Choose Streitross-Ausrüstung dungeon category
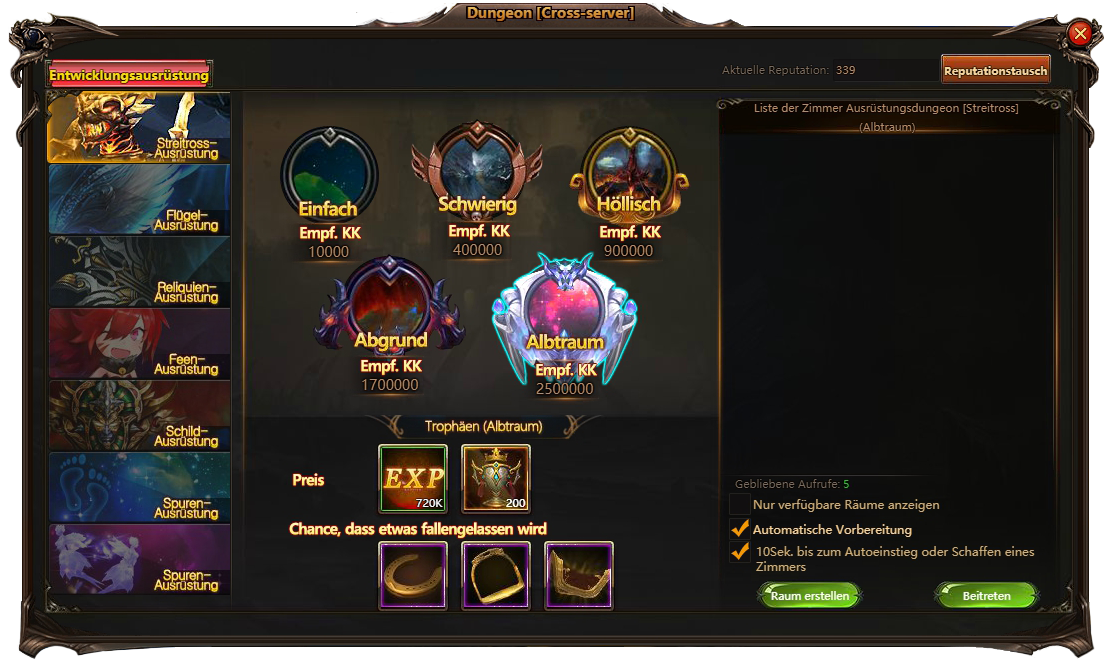This screenshot has height=663, width=1105. (x=139, y=128)
